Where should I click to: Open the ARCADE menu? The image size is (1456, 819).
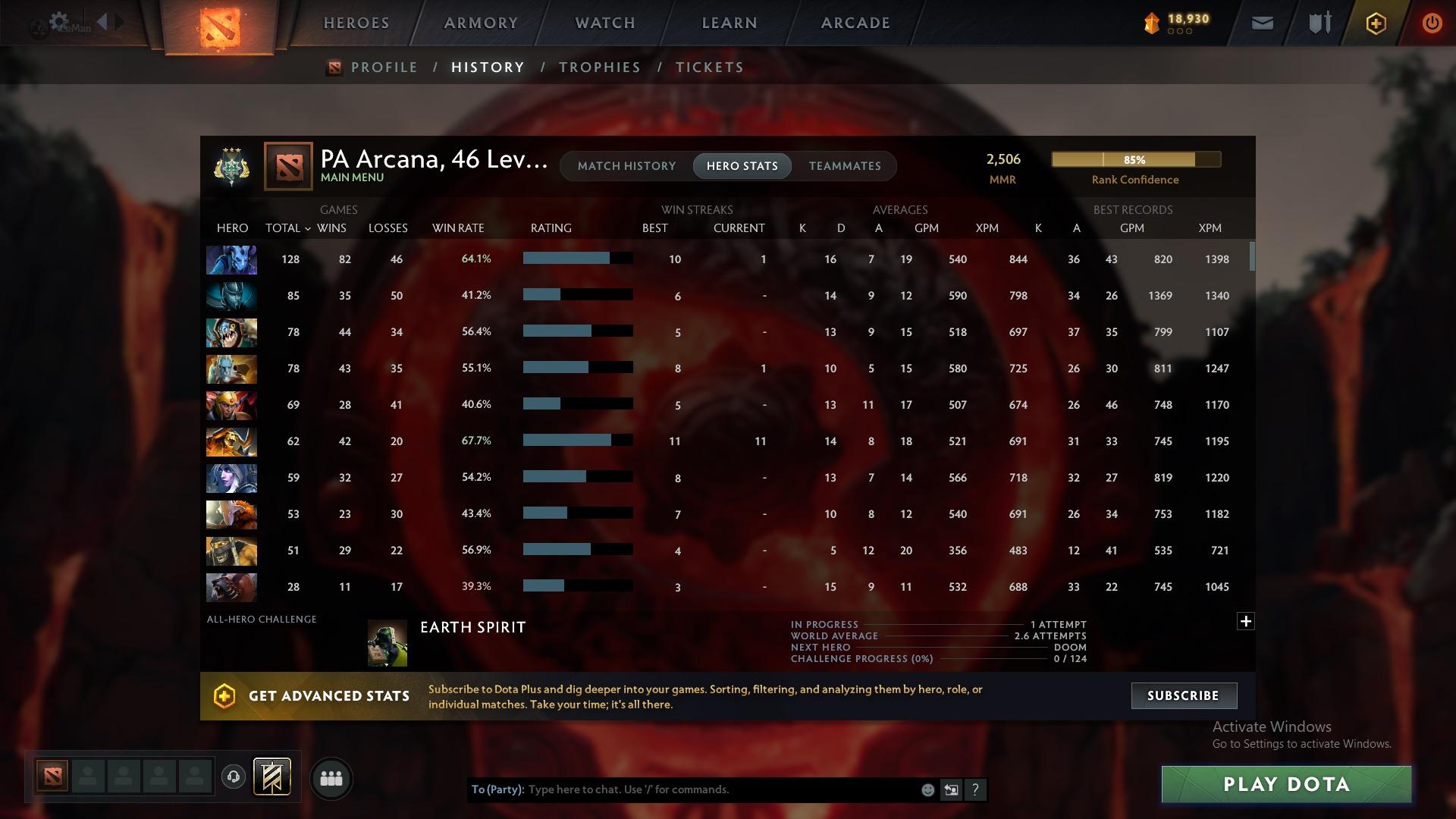click(x=855, y=23)
